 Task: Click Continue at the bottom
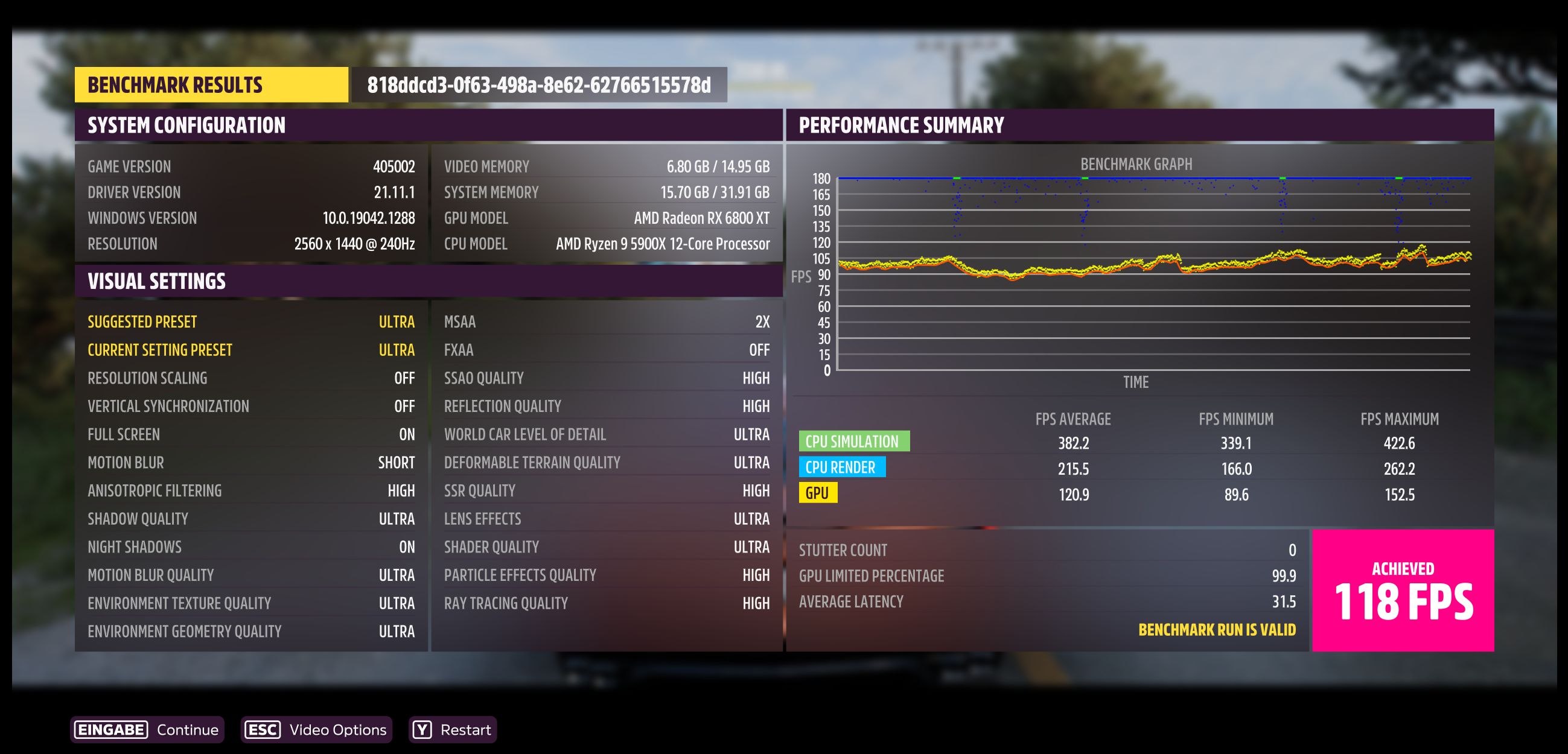tap(188, 730)
